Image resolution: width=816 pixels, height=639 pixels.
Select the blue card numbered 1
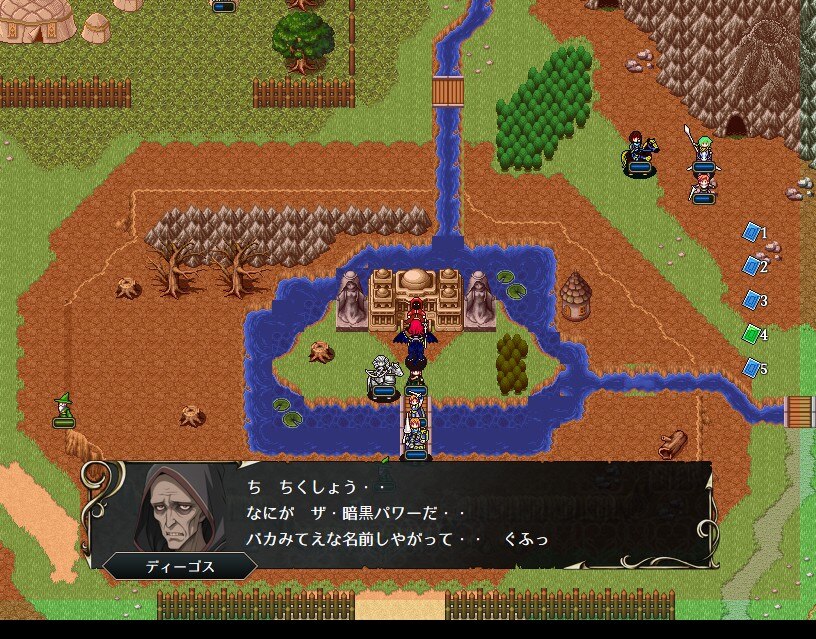[x=752, y=232]
